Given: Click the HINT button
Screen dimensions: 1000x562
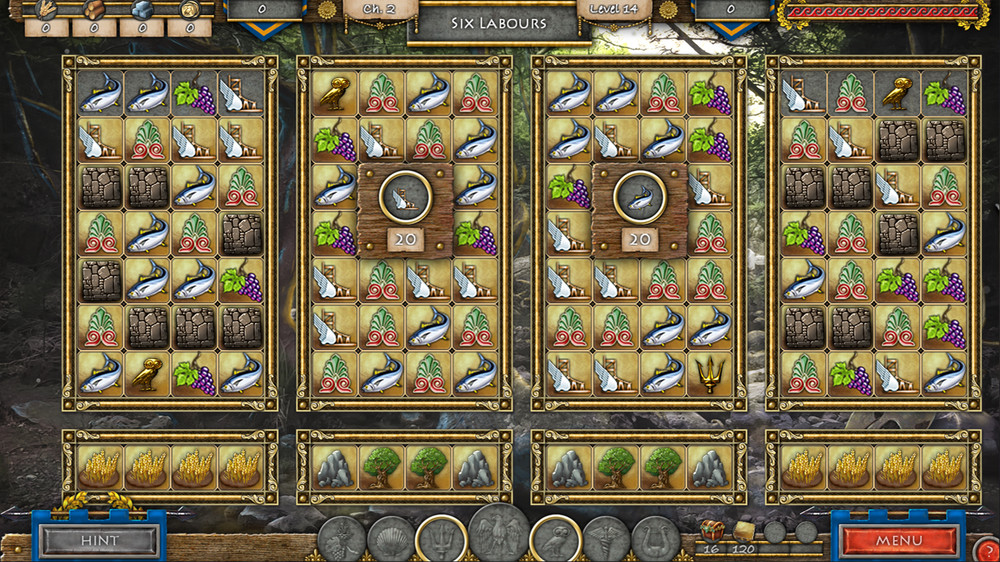Looking at the screenshot, I should (99, 541).
